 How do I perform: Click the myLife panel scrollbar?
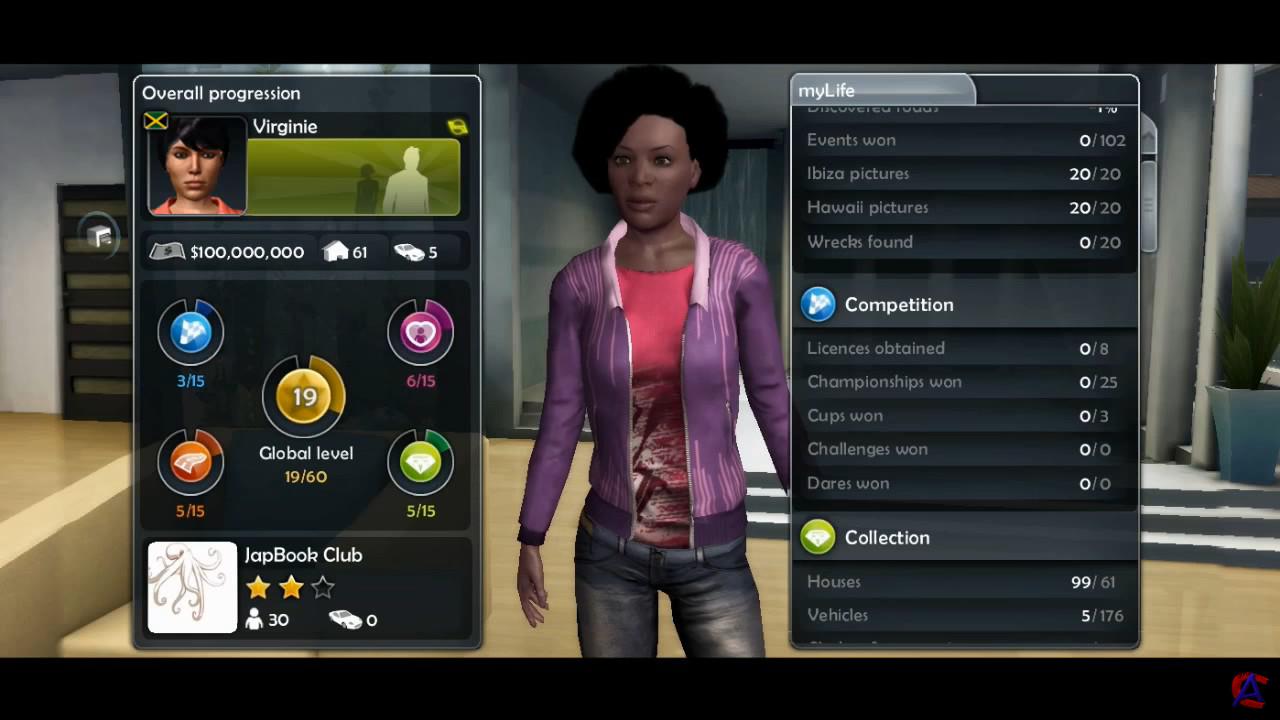point(1148,190)
